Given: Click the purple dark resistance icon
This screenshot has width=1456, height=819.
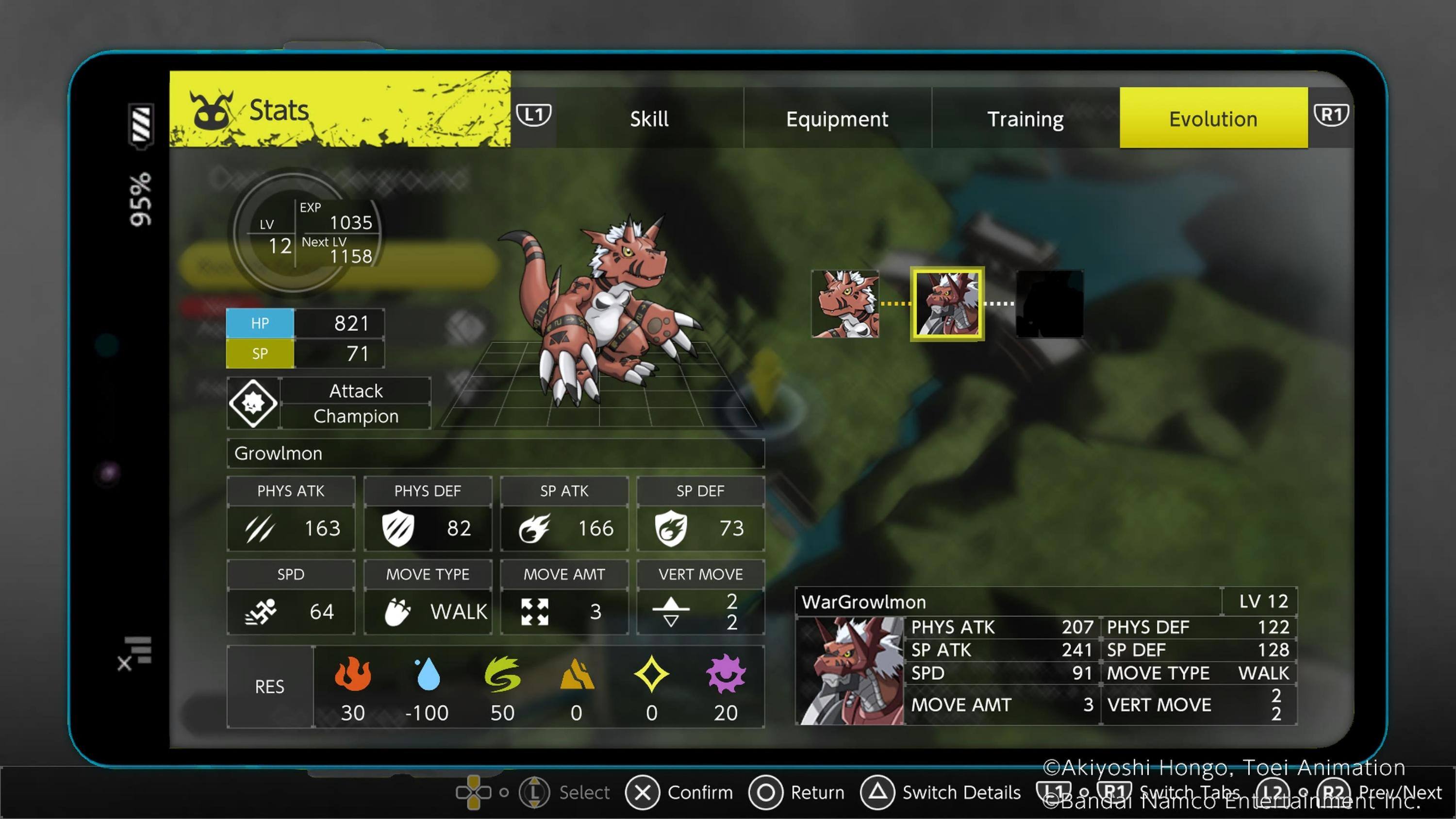Looking at the screenshot, I should (726, 674).
